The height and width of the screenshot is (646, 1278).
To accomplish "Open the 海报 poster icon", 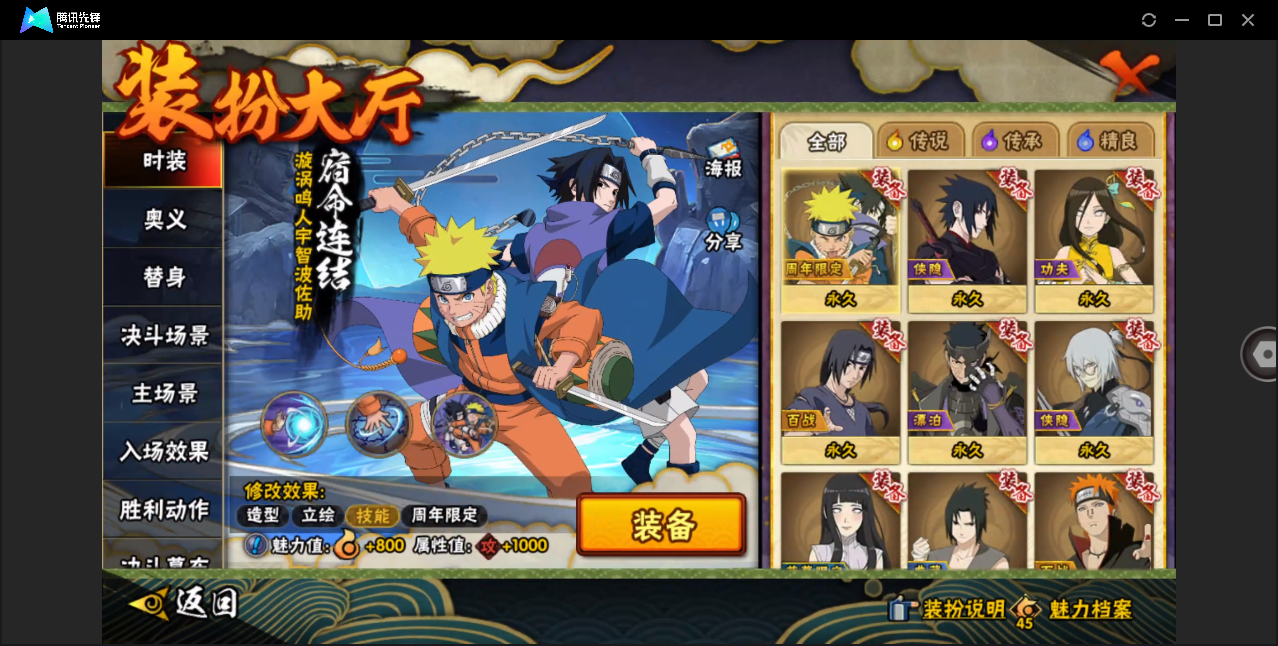I will click(x=723, y=159).
